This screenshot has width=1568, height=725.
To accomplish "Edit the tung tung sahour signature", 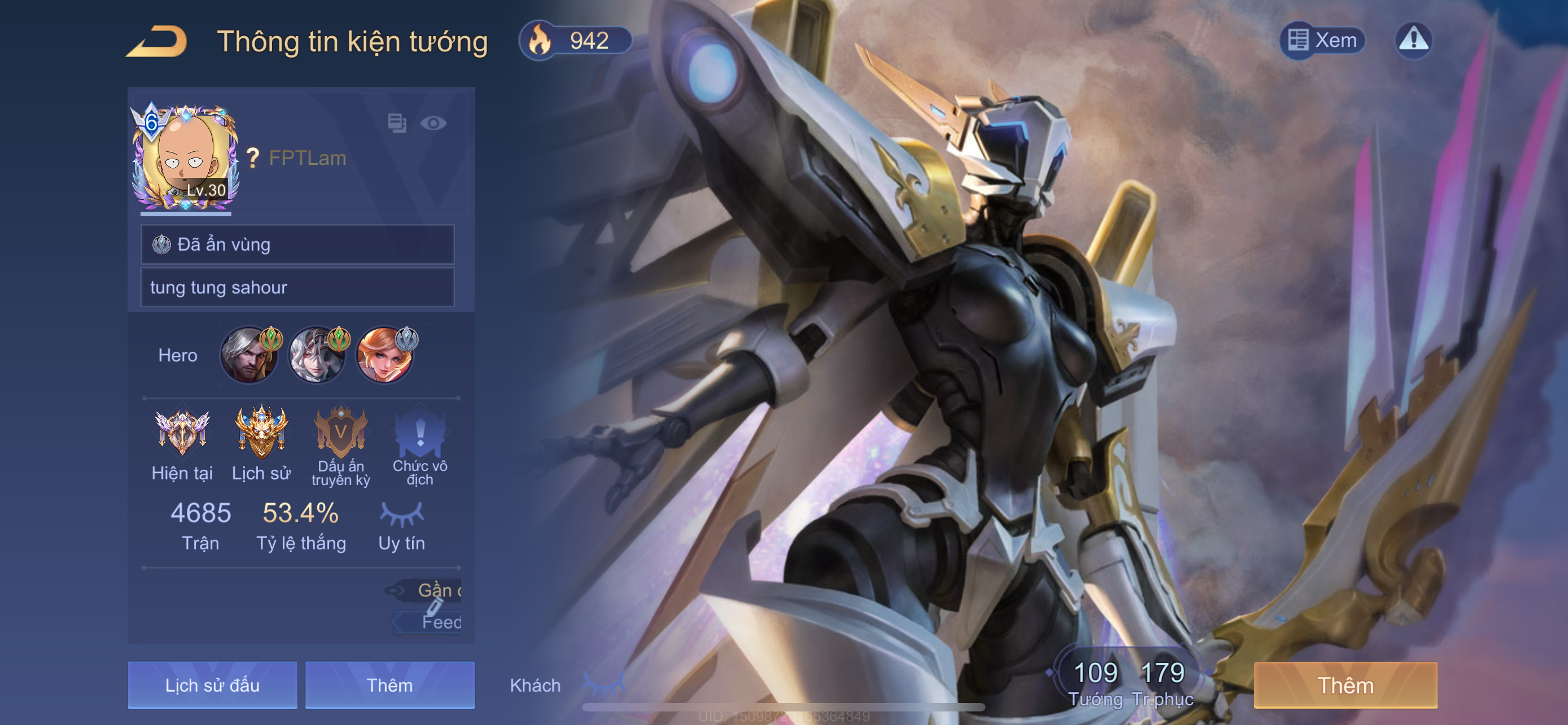I will point(297,287).
